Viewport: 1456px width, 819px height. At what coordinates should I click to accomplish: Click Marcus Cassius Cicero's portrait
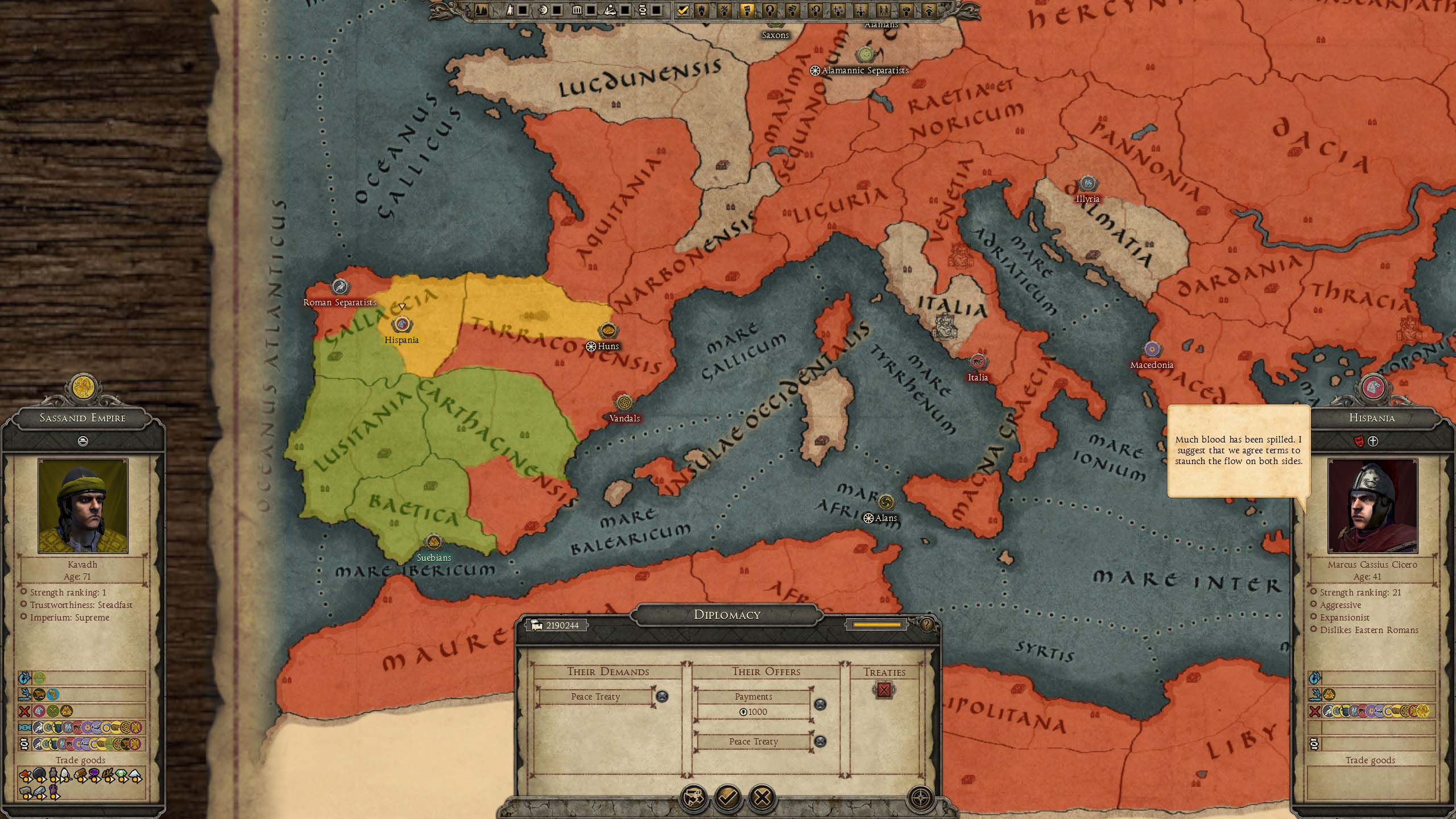[x=1372, y=506]
